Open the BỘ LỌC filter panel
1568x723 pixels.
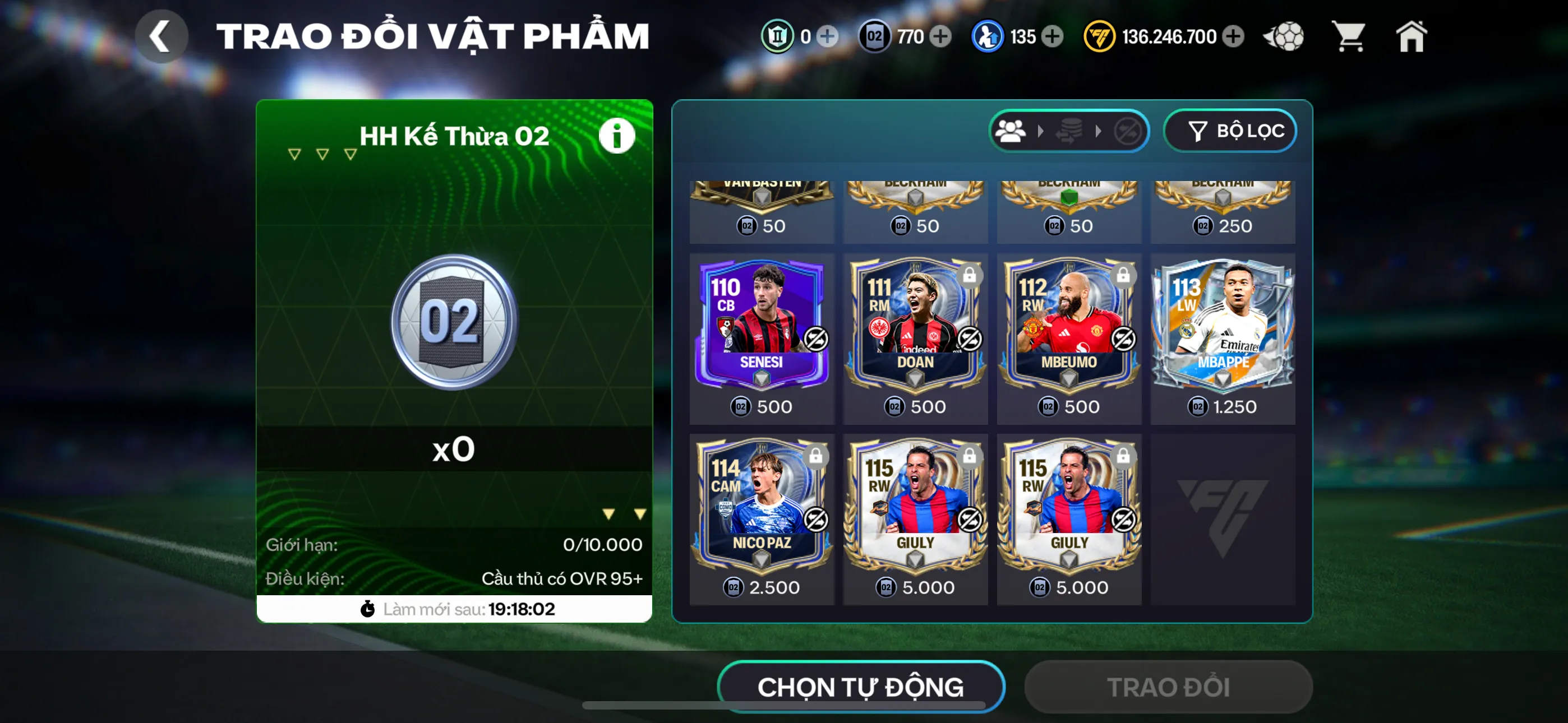tap(1231, 130)
